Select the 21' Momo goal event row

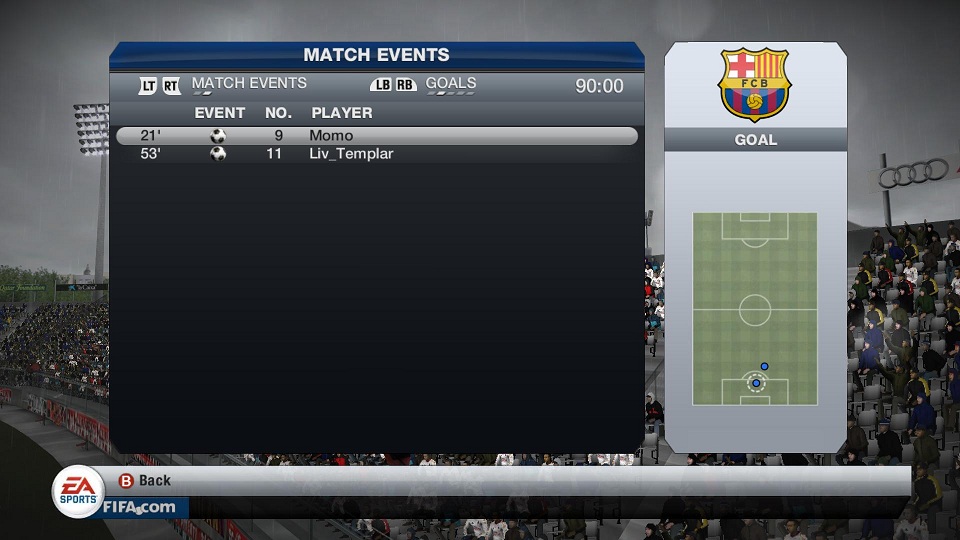(376, 136)
